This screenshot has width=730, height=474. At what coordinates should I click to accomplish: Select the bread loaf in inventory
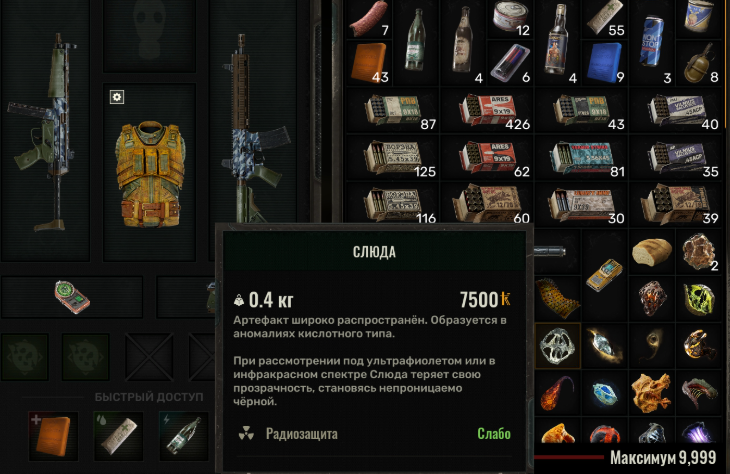pyautogui.click(x=651, y=252)
